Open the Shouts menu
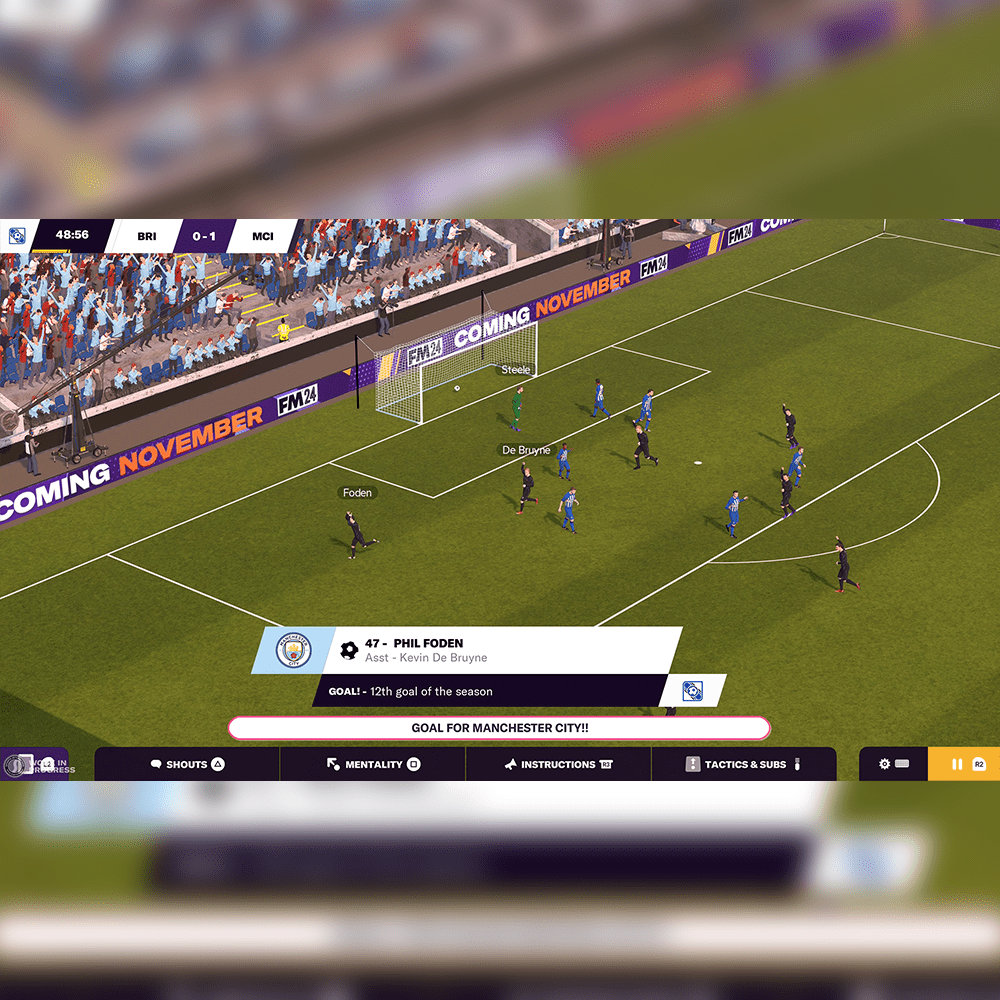1000x1000 pixels. point(187,764)
